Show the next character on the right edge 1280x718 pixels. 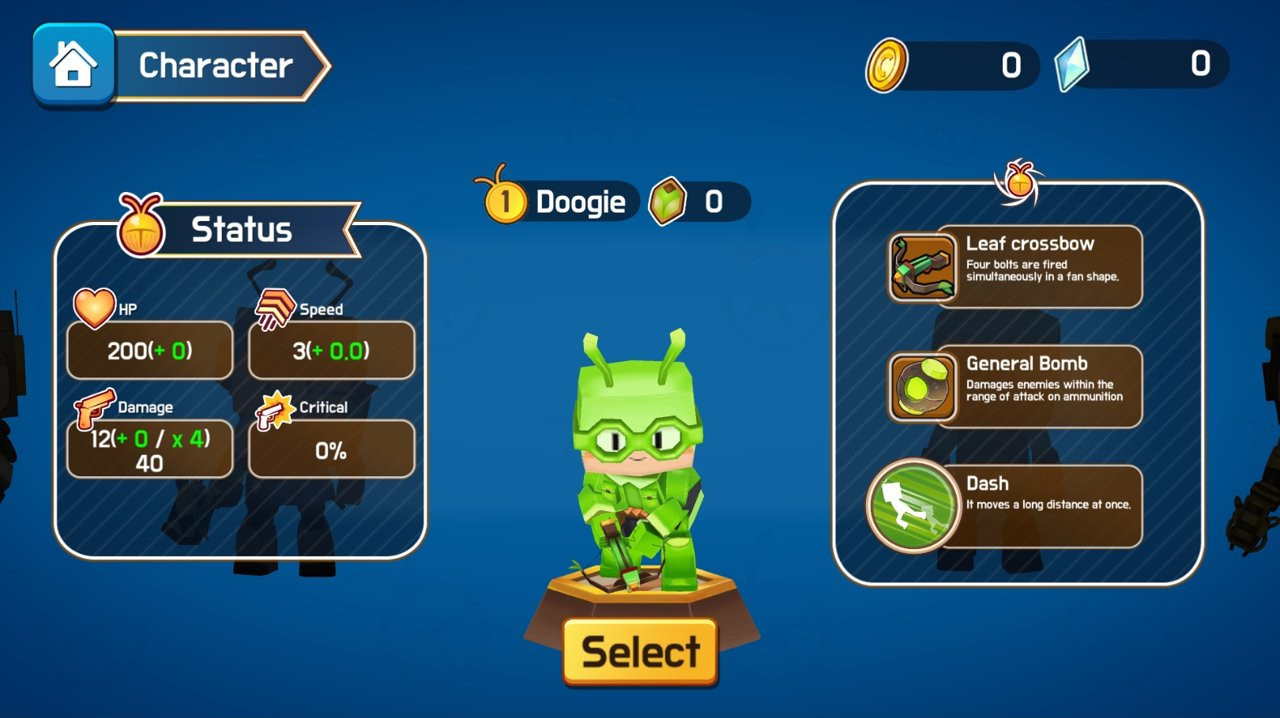pos(1266,430)
